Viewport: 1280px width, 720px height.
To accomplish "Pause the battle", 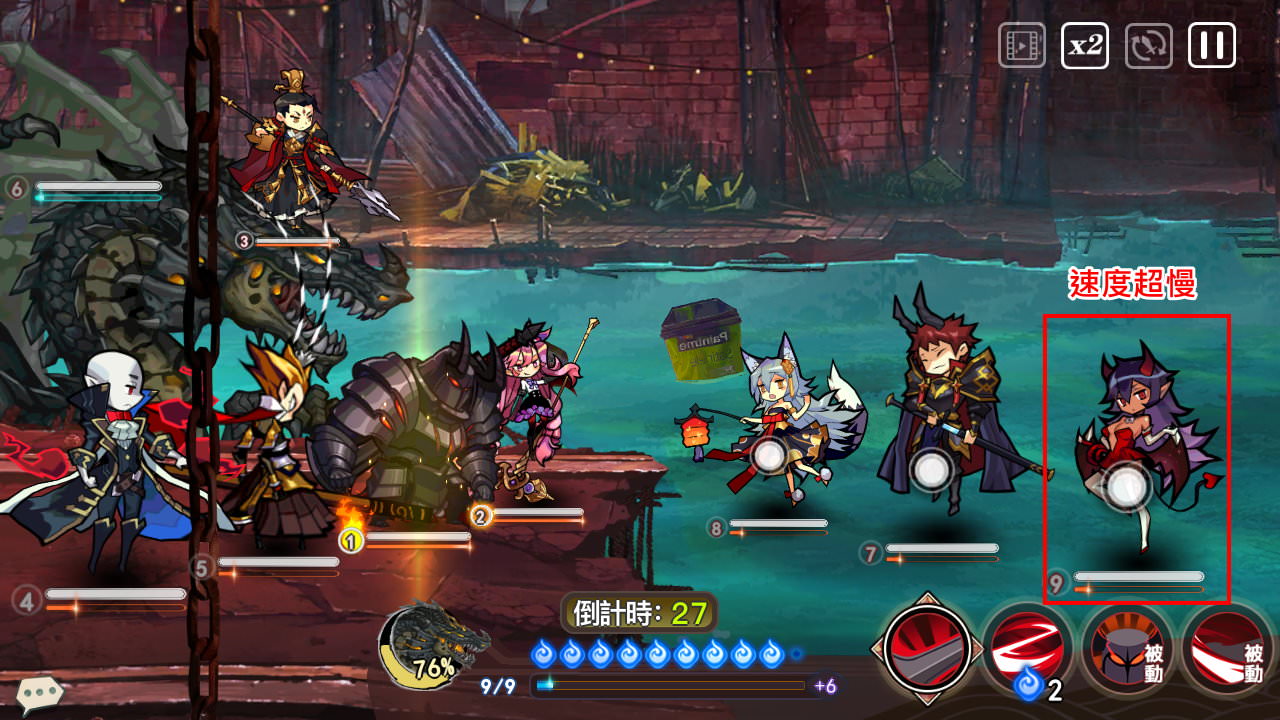I will click(x=1211, y=46).
